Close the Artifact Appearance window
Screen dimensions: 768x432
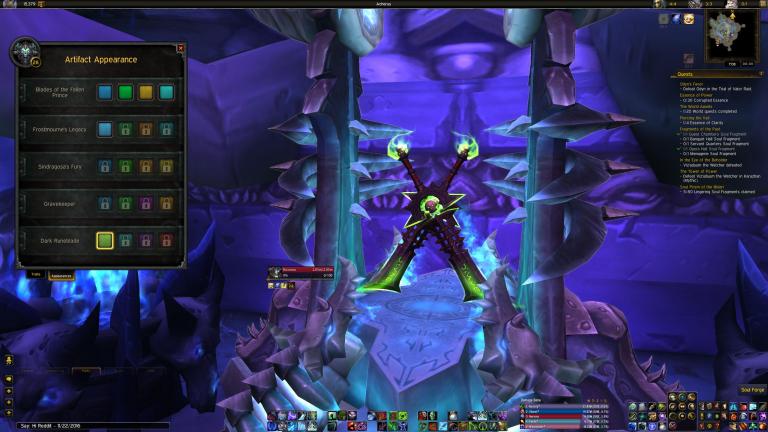pos(180,48)
